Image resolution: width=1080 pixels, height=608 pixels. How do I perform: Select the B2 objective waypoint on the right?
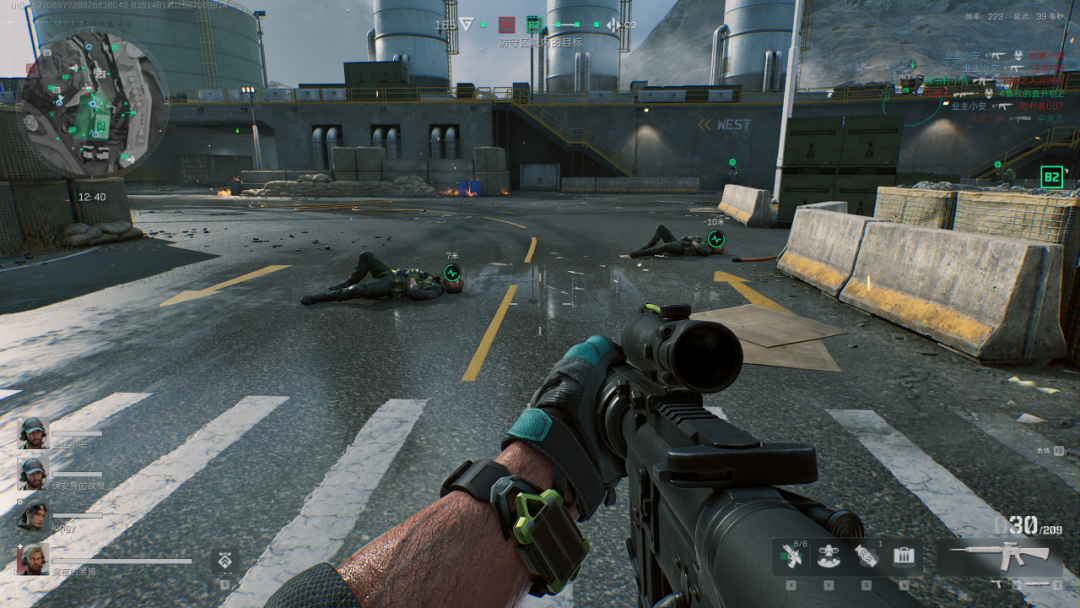1051,177
